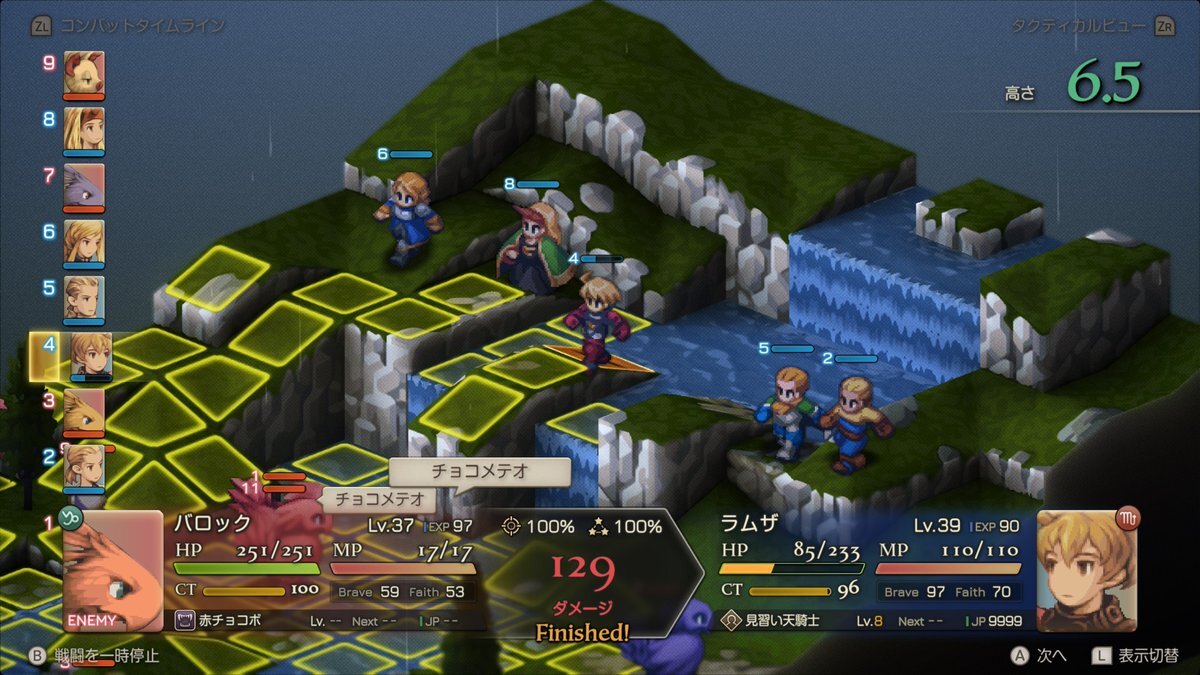Image resolution: width=1200 pixels, height=675 pixels.
Task: Choose timeline entry 3 chocobo portrait
Action: [x=84, y=410]
